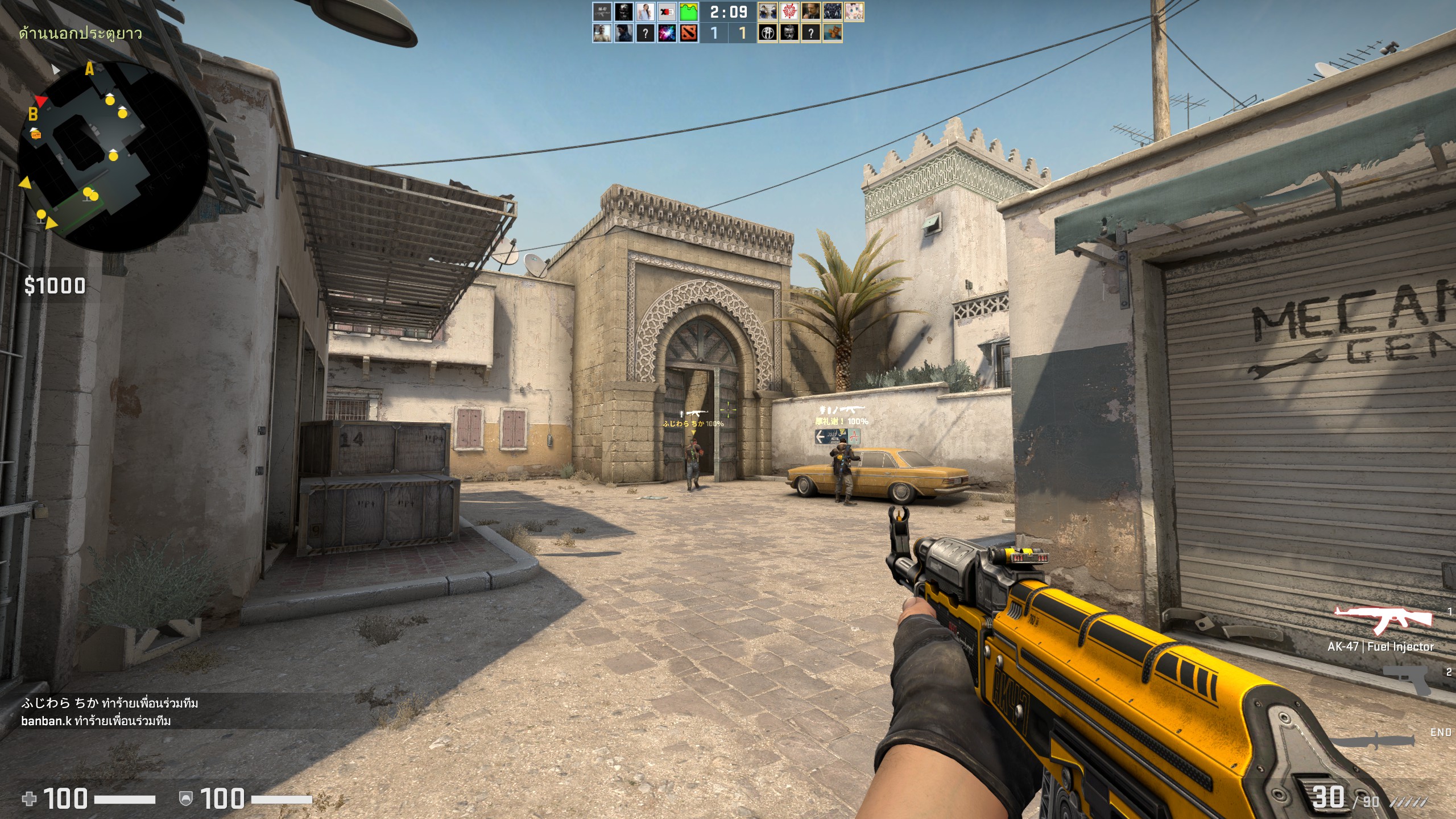This screenshot has height=819, width=1456.
Task: Click the bomb site A marker on radar
Action: [x=89, y=69]
